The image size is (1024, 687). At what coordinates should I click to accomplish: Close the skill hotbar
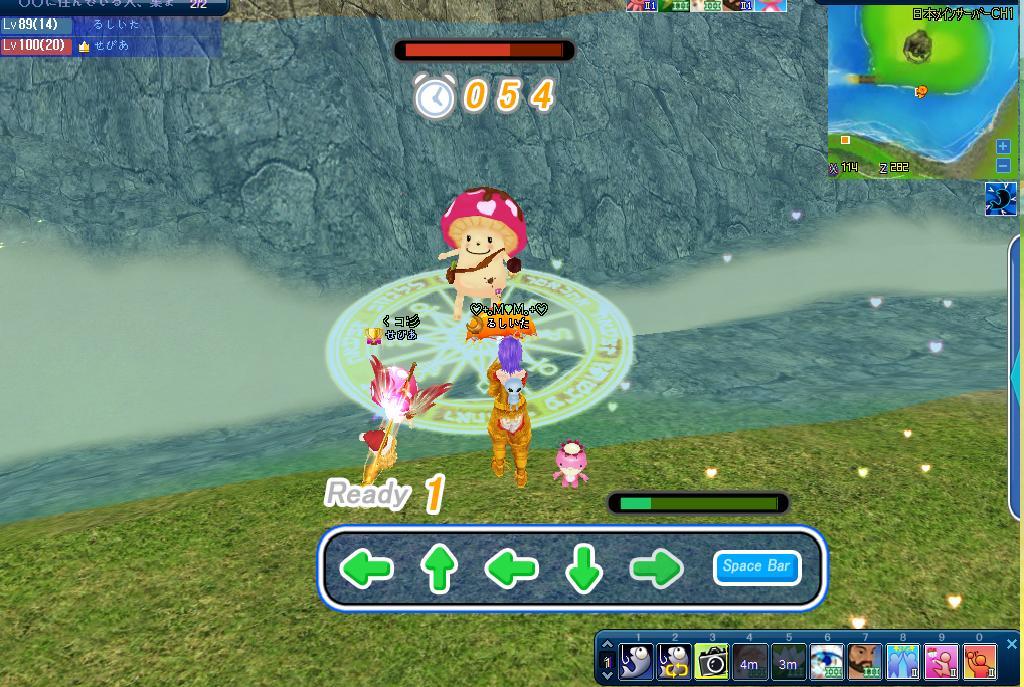pyautogui.click(x=1011, y=644)
